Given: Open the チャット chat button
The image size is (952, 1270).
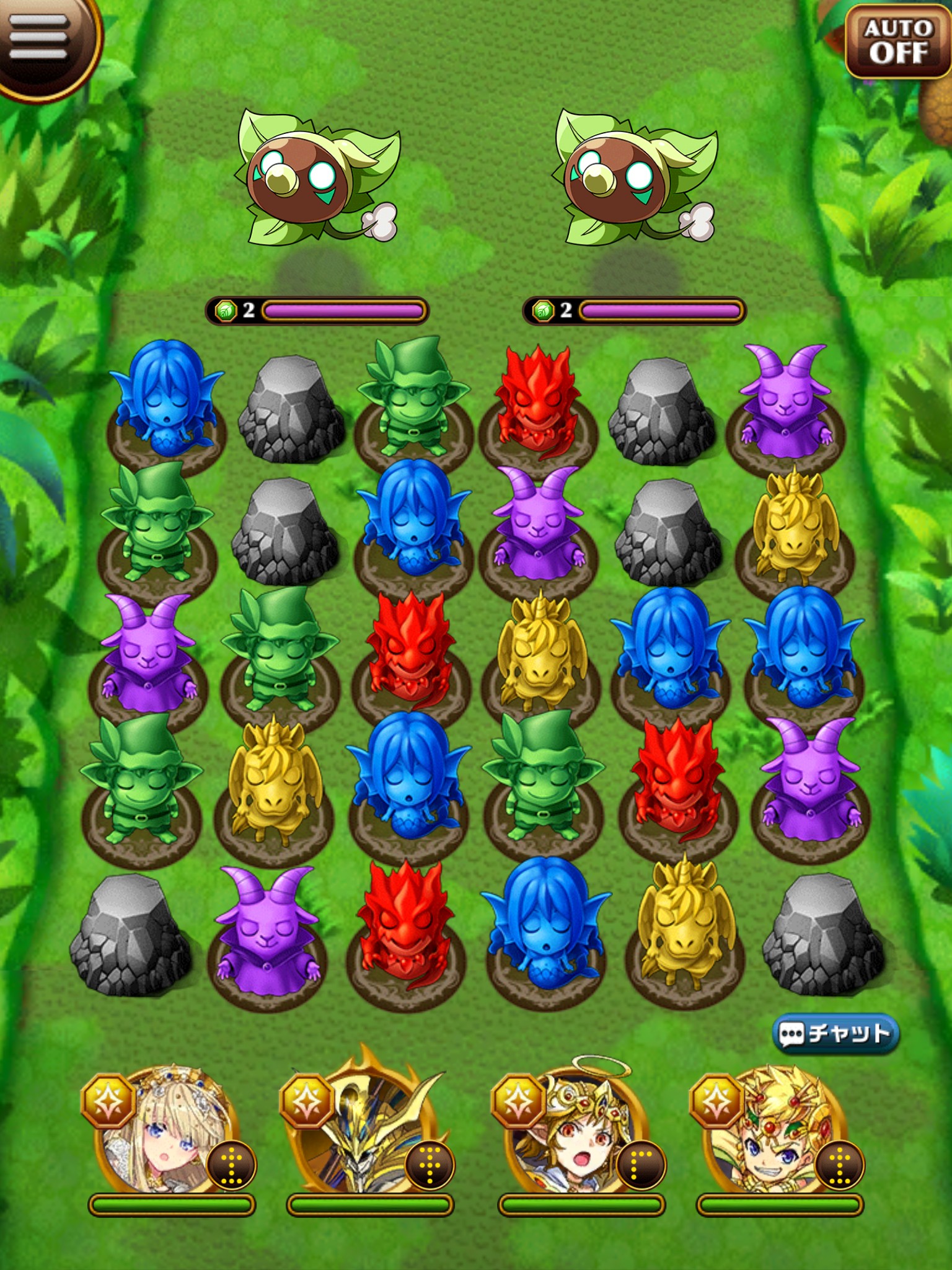Looking at the screenshot, I should click(835, 1033).
